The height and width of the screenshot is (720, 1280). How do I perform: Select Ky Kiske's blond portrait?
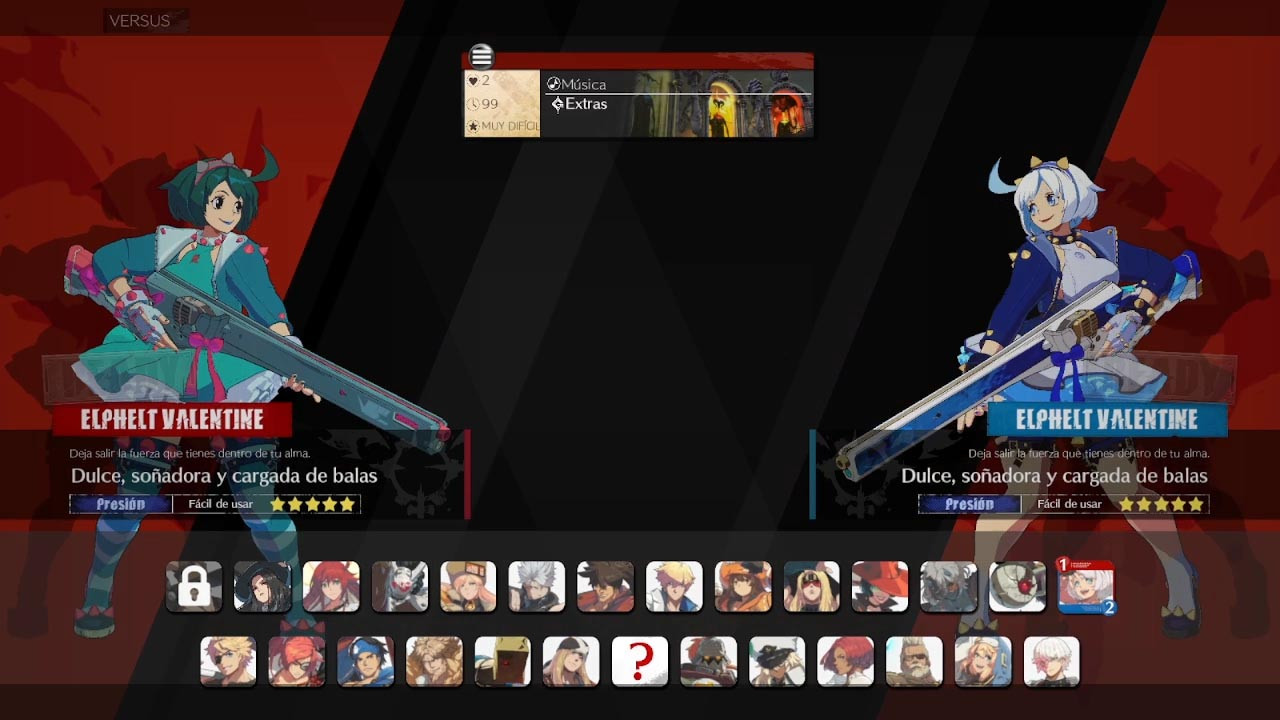[673, 587]
